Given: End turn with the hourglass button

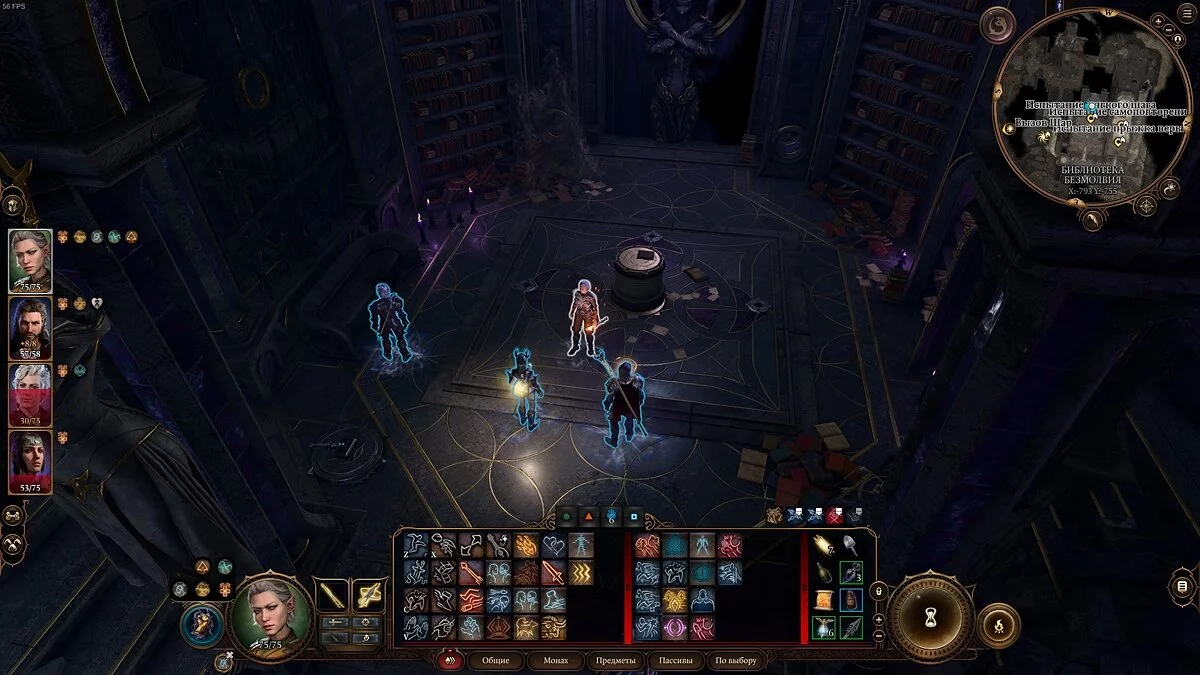Looking at the screenshot, I should pyautogui.click(x=931, y=617).
